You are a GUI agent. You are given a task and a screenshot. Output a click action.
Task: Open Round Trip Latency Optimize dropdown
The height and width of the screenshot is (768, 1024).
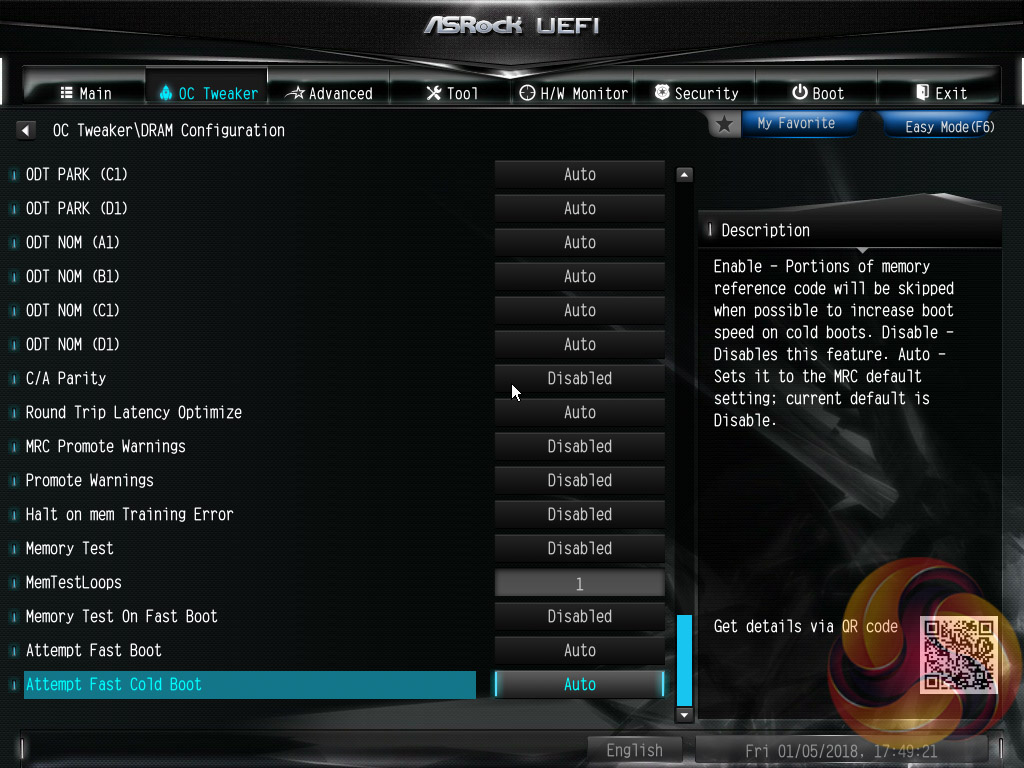pyautogui.click(x=579, y=413)
